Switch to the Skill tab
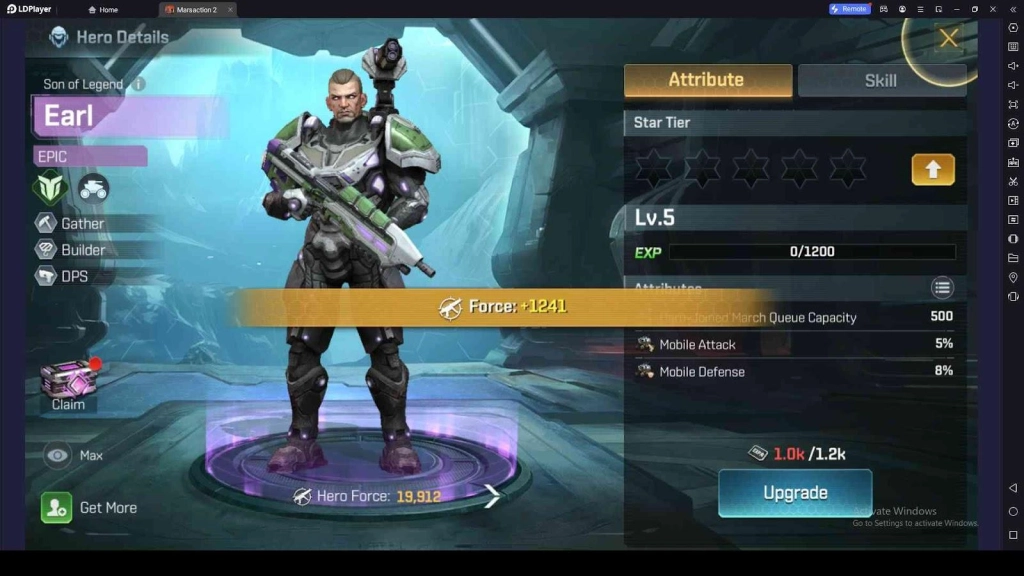This screenshot has width=1024, height=576. pos(880,80)
